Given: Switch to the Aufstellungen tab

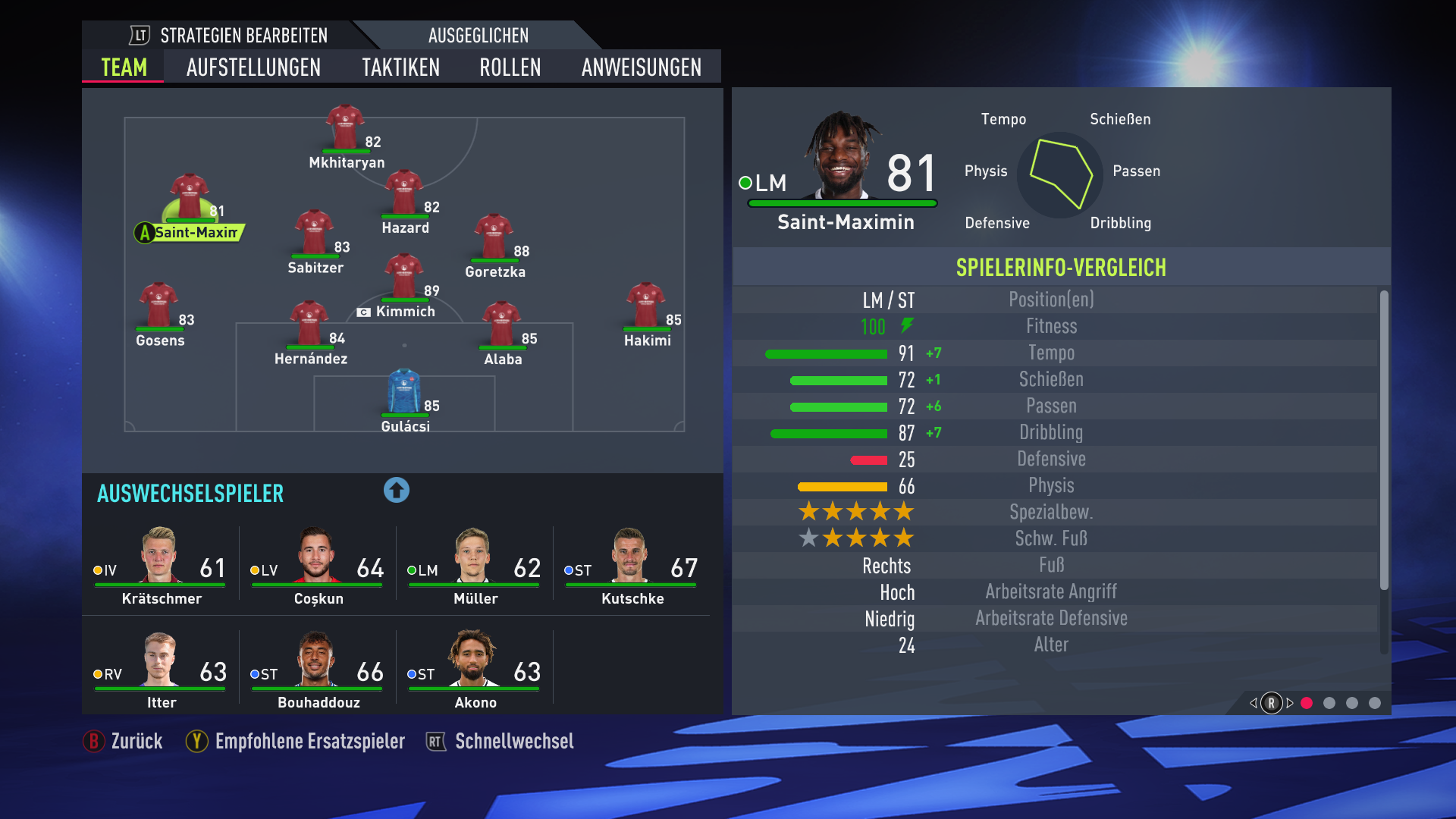Looking at the screenshot, I should tap(253, 67).
